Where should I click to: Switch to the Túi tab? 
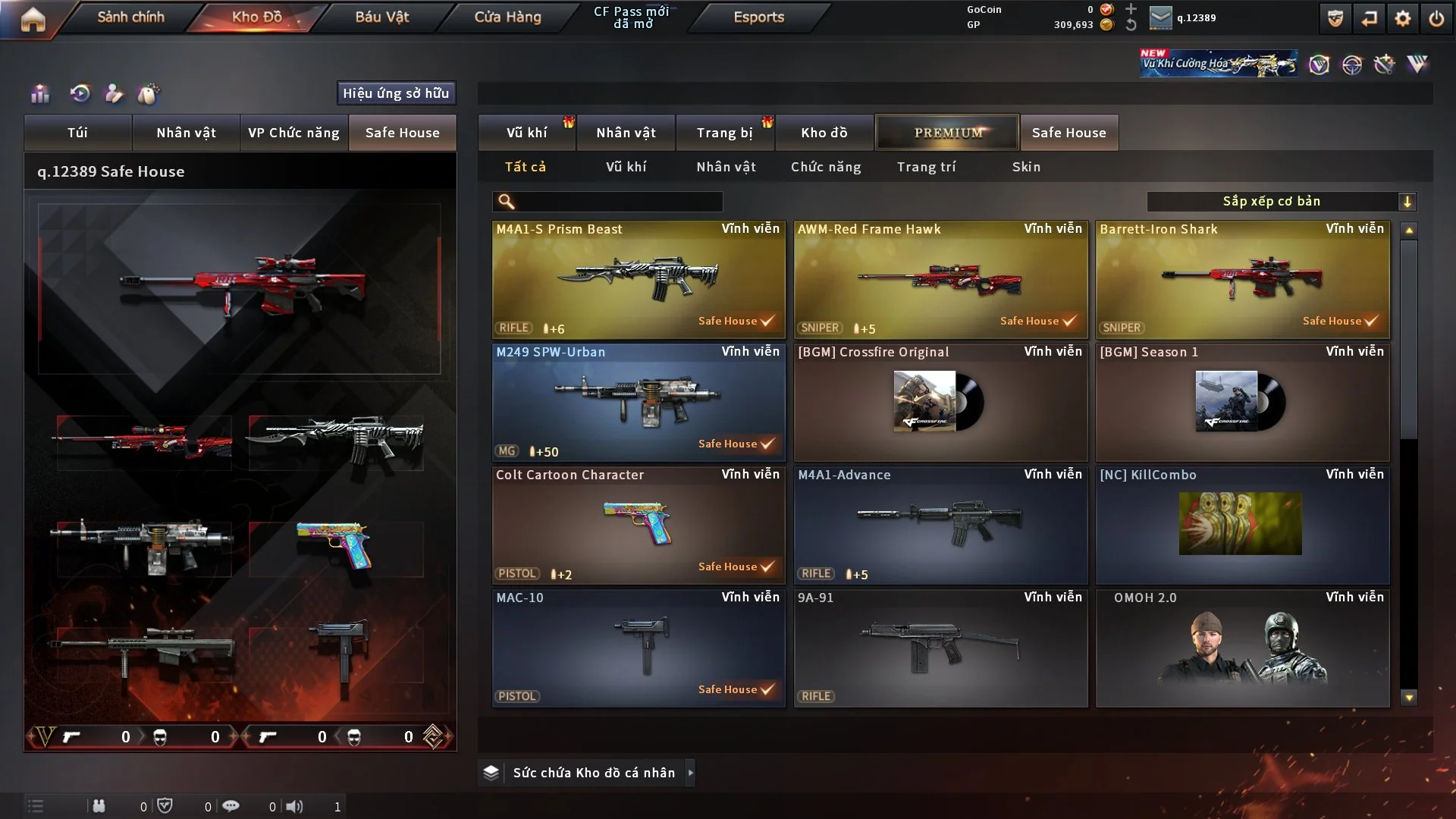(x=77, y=133)
